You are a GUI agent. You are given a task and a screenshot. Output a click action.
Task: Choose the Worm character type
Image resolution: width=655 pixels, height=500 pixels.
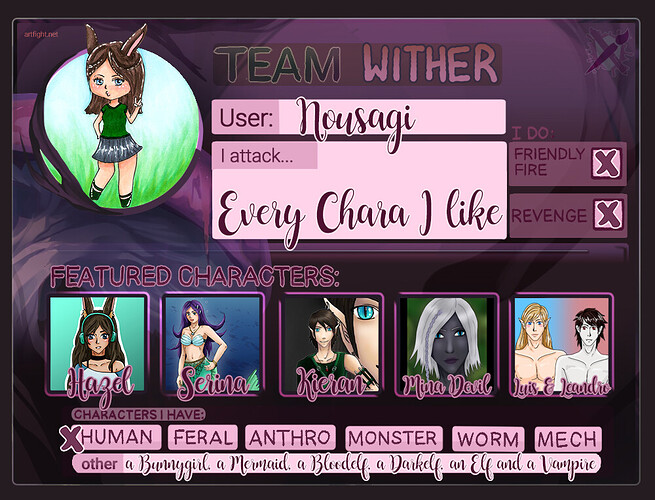coord(489,438)
